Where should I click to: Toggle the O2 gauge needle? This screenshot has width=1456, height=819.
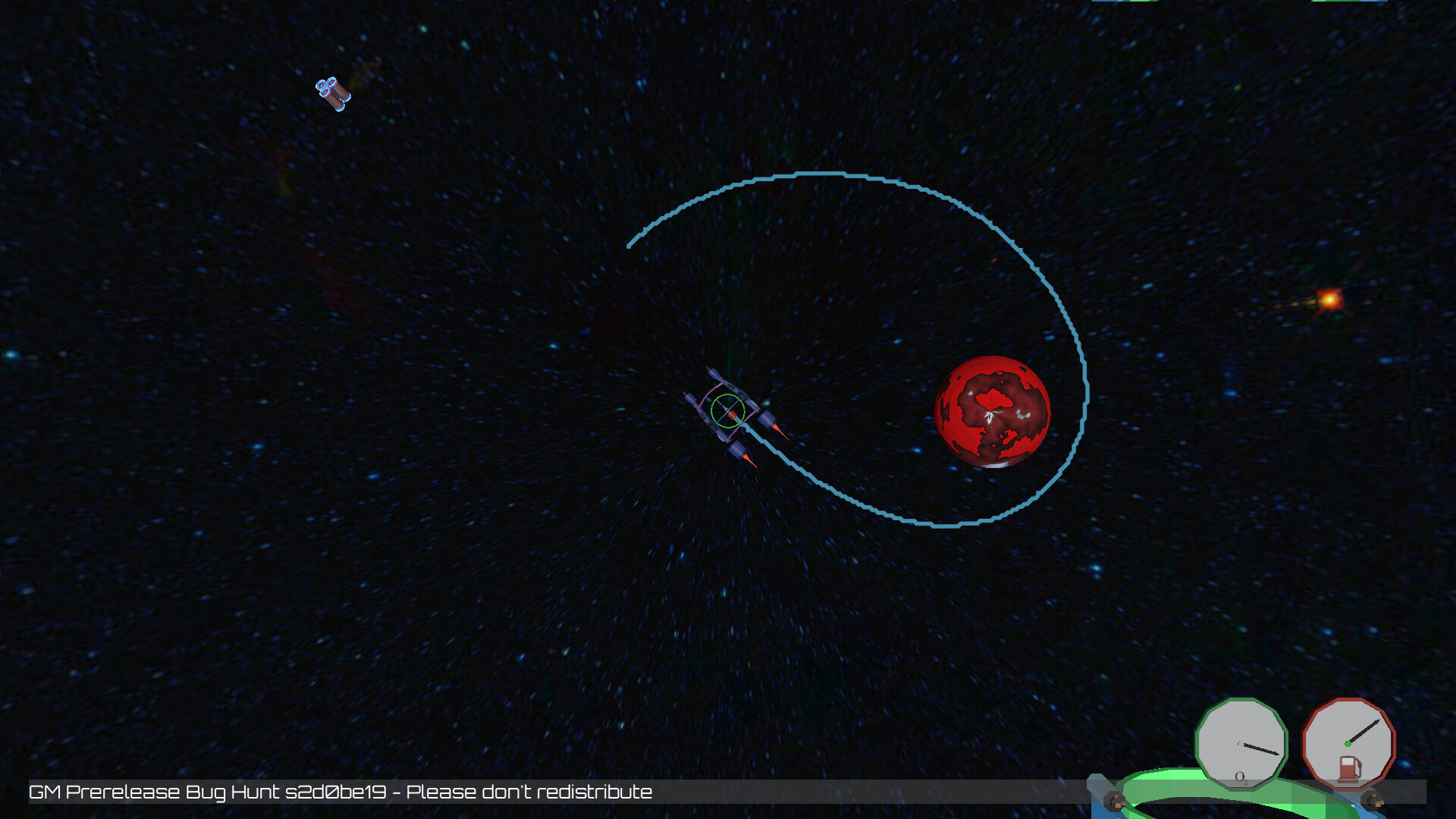pos(1259,748)
